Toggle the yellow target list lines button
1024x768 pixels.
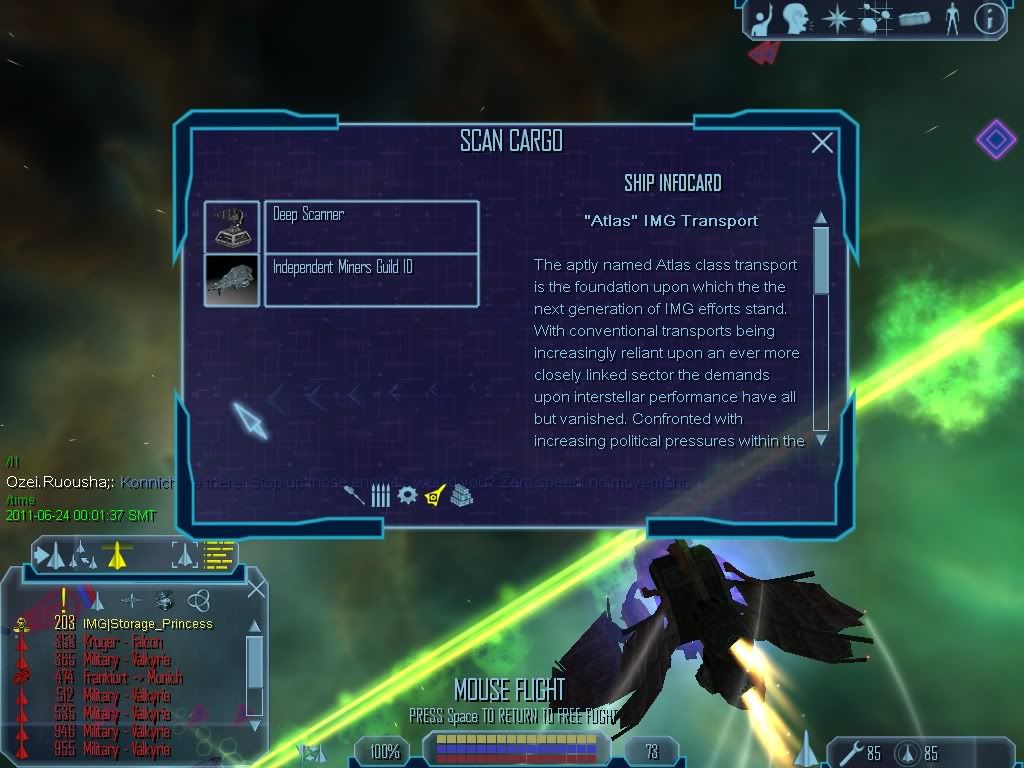pos(218,553)
